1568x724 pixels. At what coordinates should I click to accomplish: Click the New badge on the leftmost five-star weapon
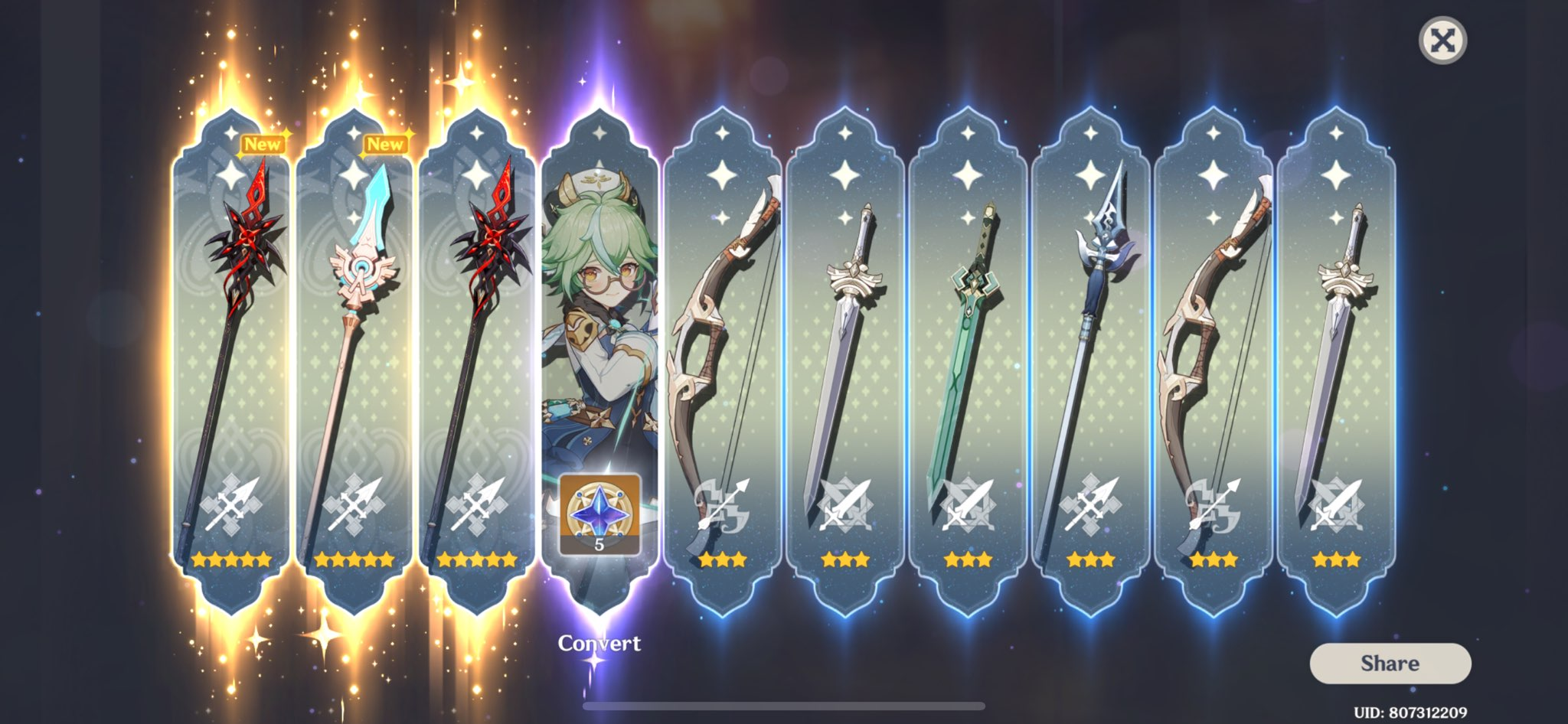[x=263, y=142]
